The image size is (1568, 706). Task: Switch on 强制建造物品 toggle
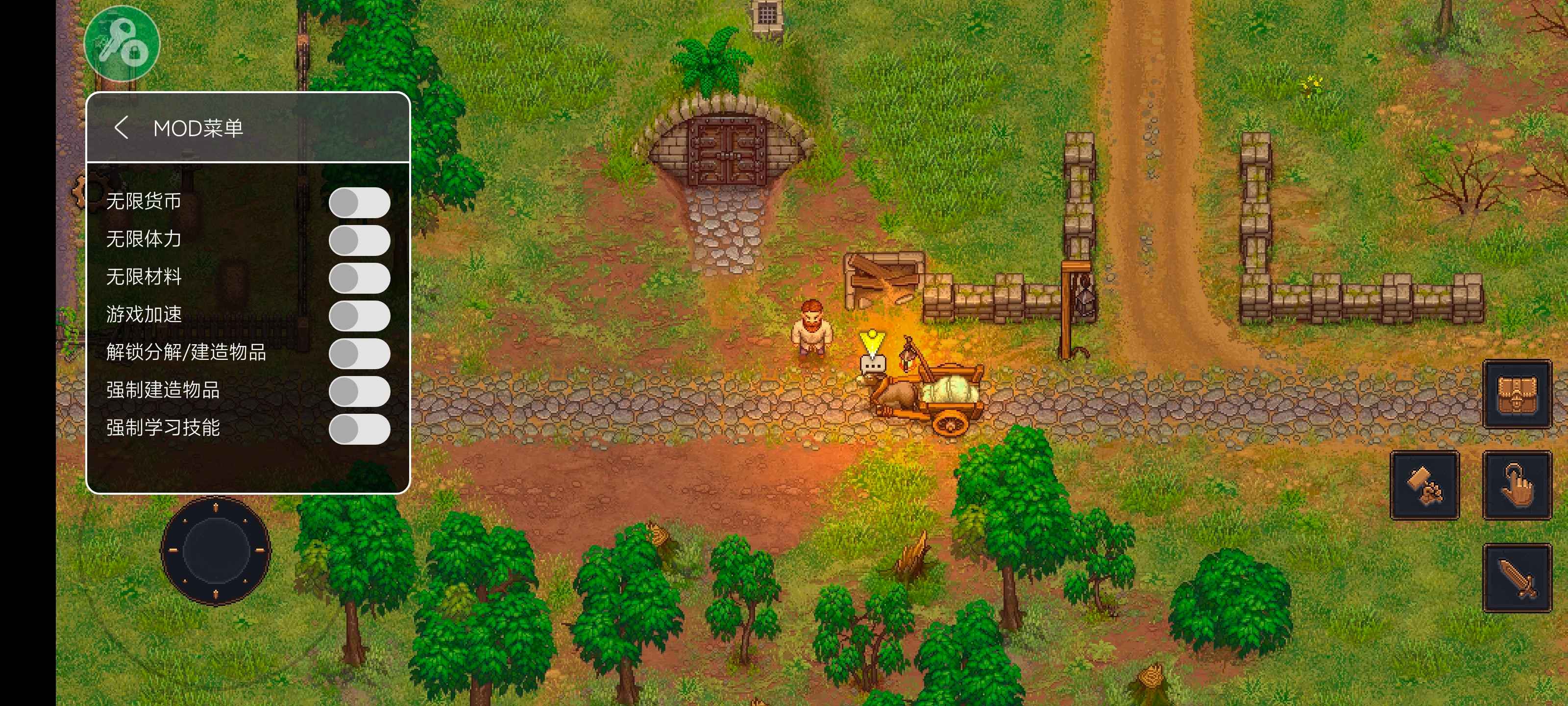pyautogui.click(x=359, y=392)
